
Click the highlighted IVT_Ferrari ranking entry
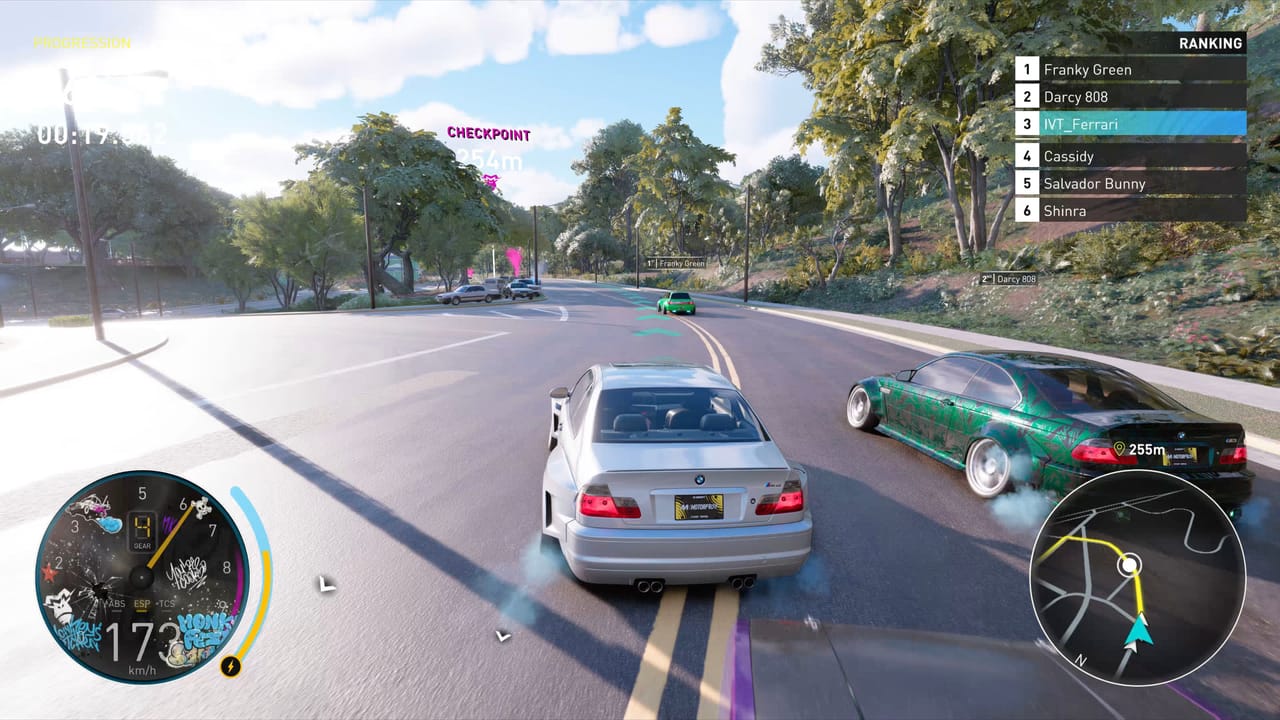coord(1130,124)
